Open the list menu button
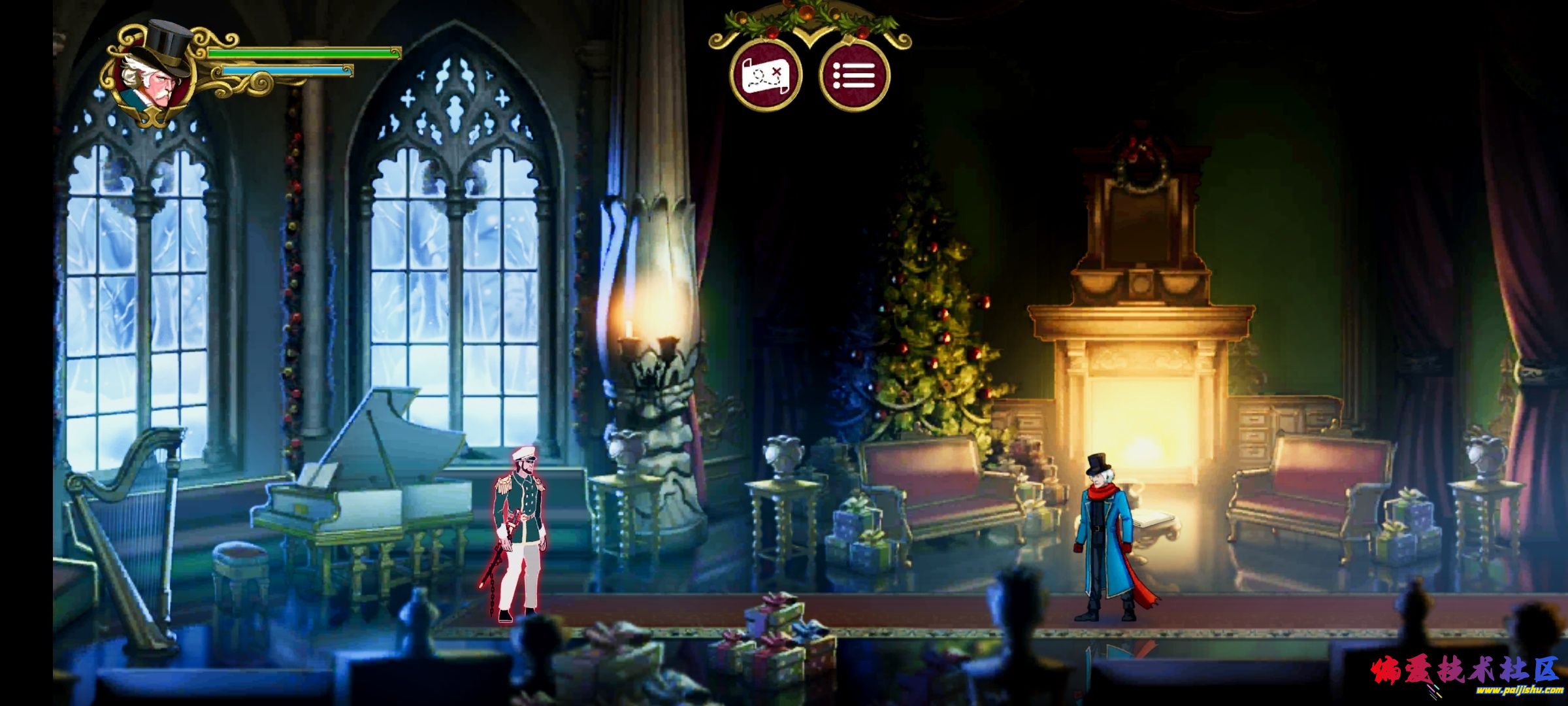The image size is (1568, 706). [x=855, y=75]
